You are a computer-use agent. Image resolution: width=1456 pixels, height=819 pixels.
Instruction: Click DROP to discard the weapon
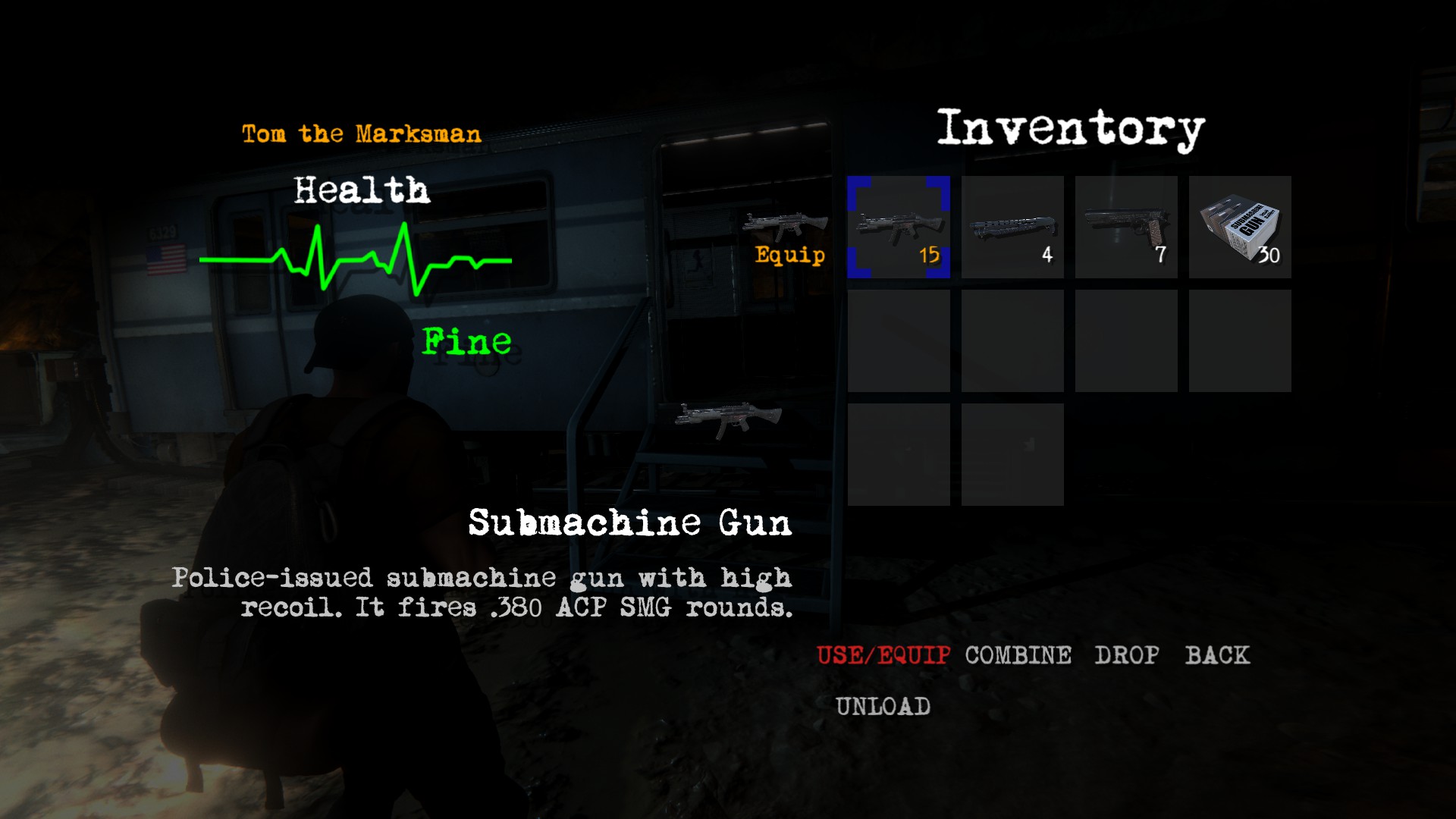coord(1127,654)
